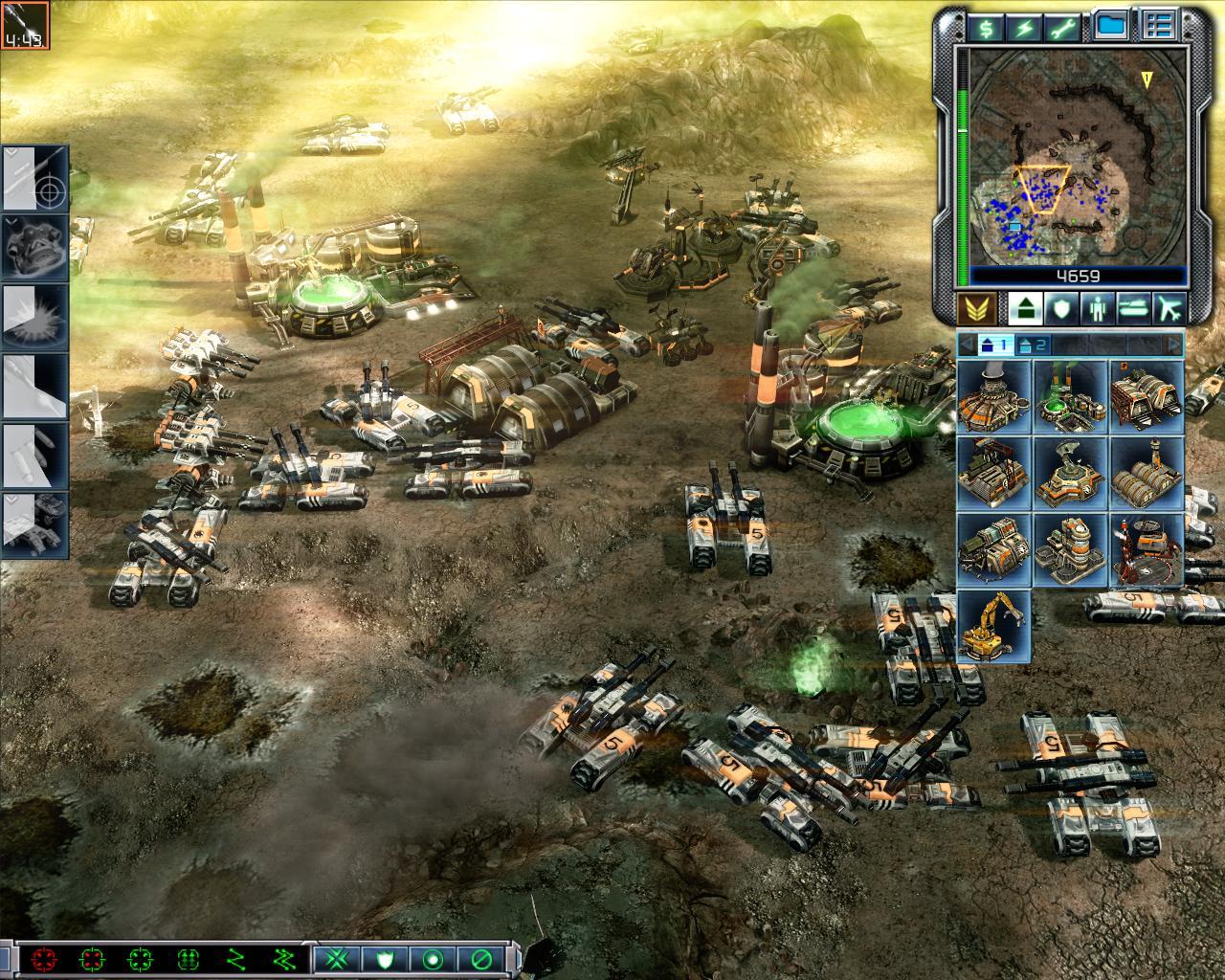
Task: Toggle power mode lightning bolt button
Action: coord(1025,27)
